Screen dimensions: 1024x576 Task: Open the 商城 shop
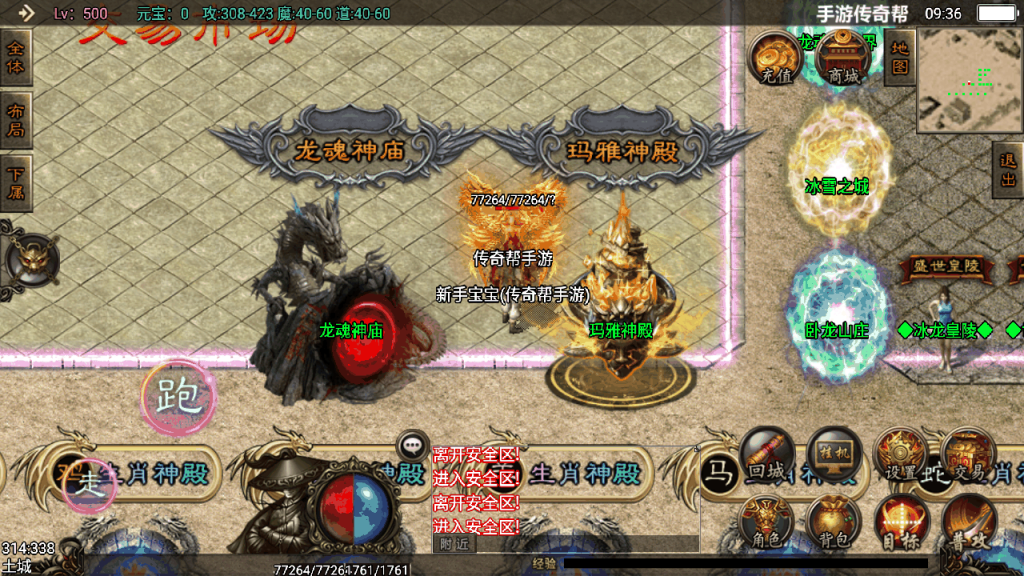pyautogui.click(x=842, y=57)
